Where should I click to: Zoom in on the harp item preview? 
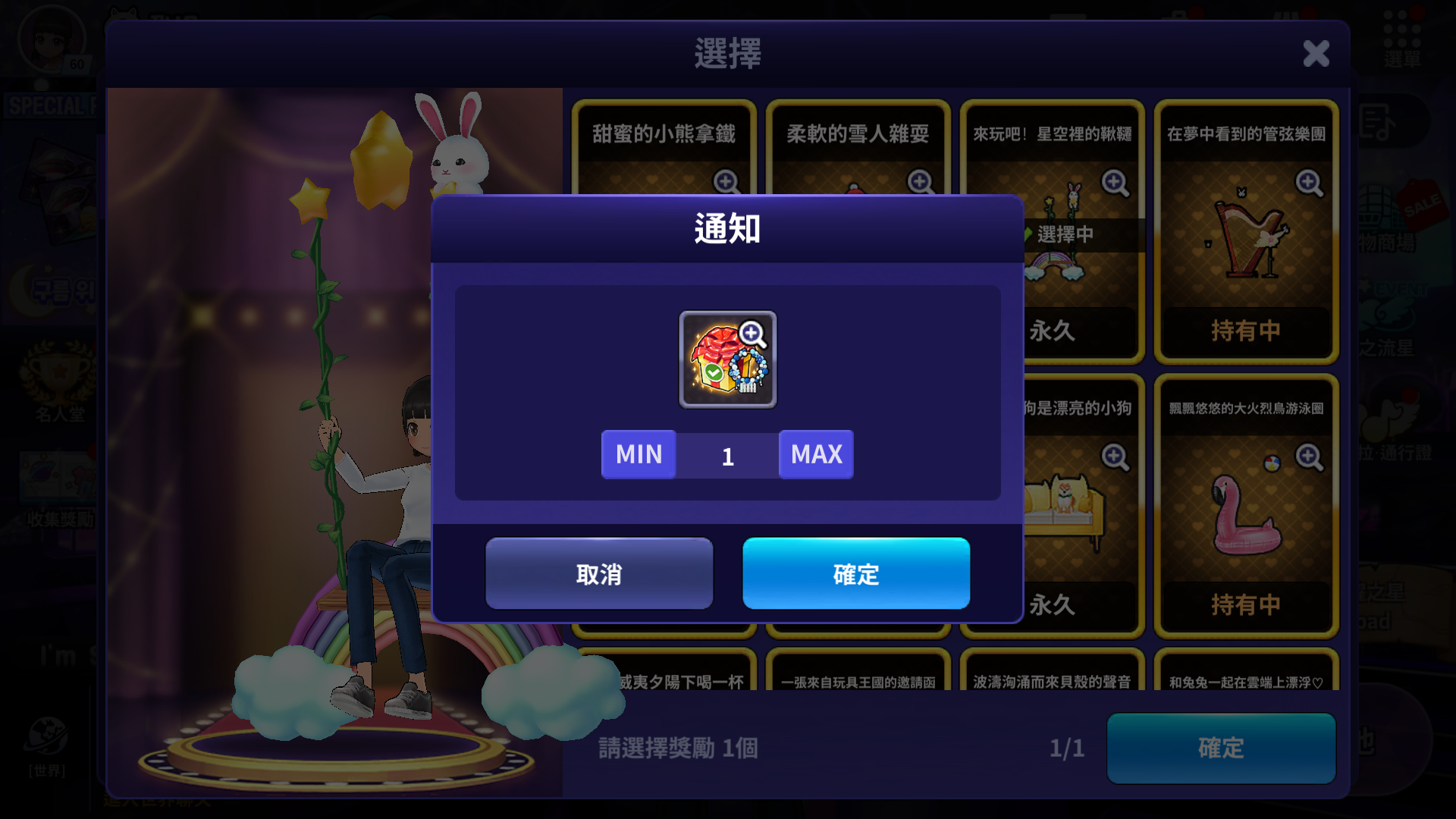[1309, 183]
